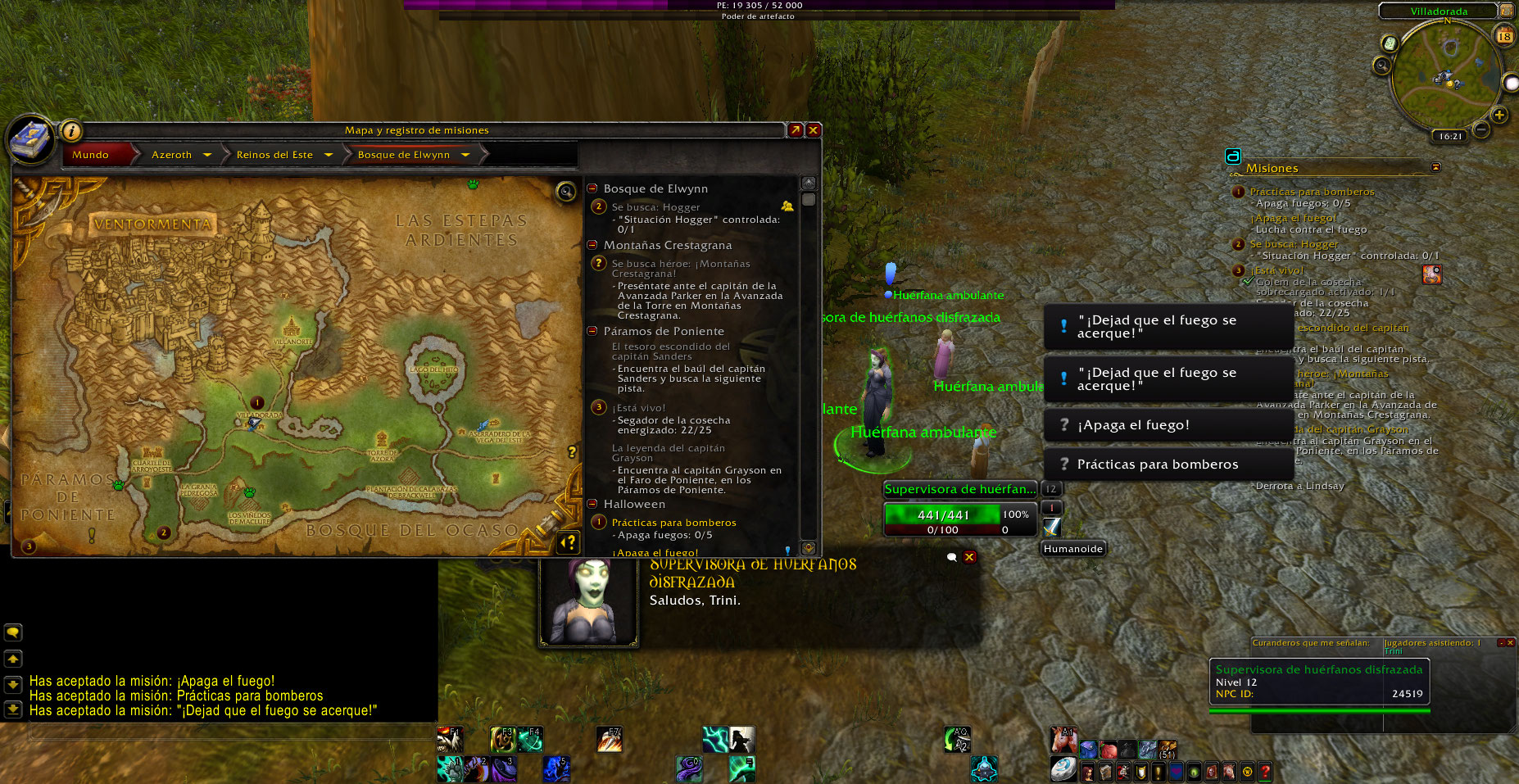Maximize the map window with arrow button

click(795, 130)
